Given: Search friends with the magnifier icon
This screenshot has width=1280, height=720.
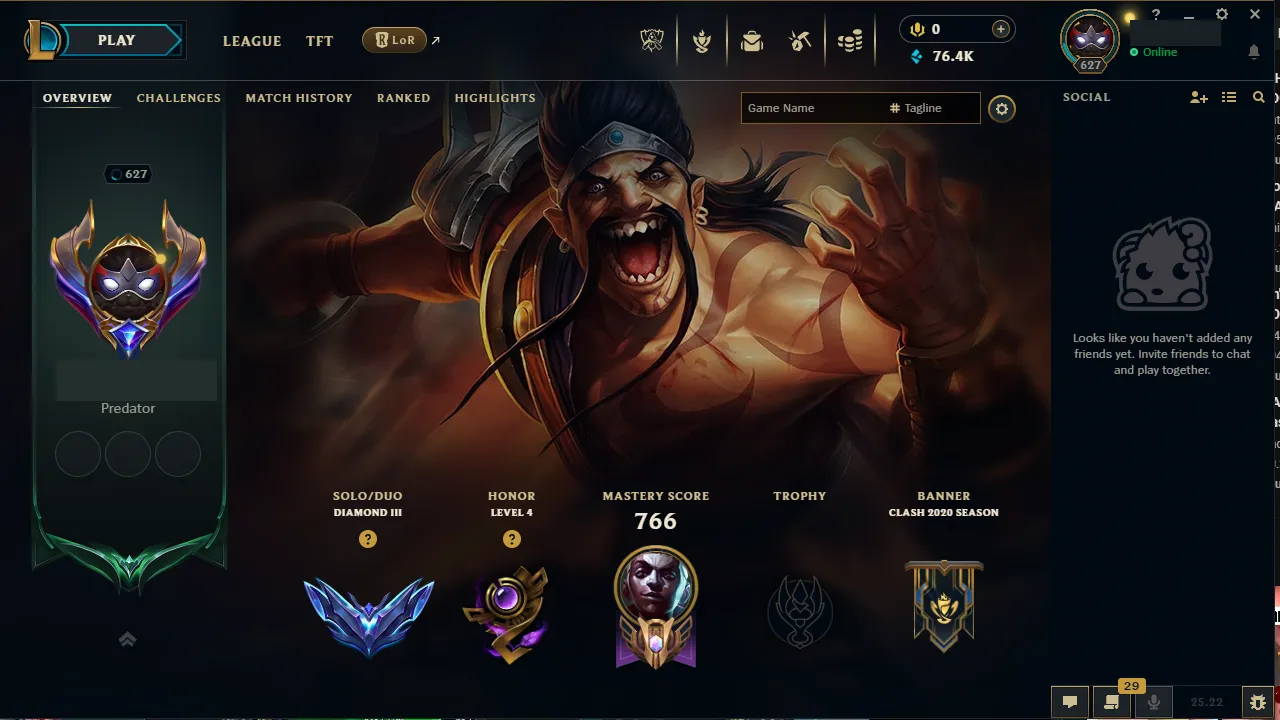Looking at the screenshot, I should point(1258,97).
